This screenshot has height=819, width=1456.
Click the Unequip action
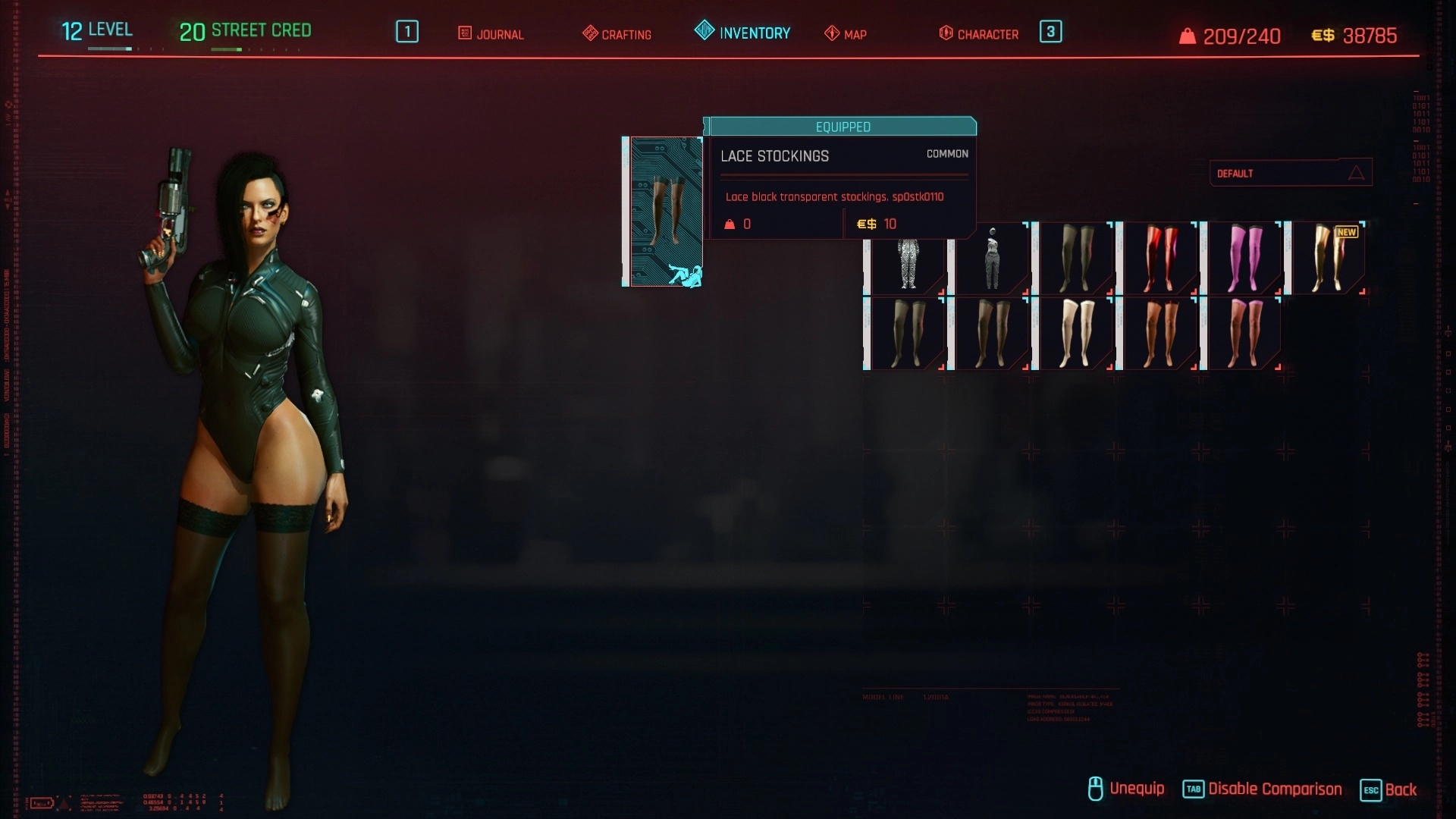coord(1126,789)
